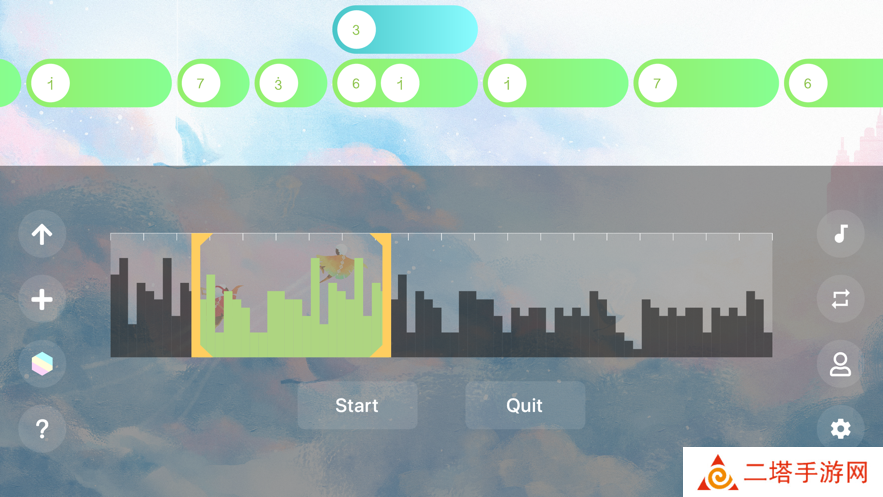This screenshot has width=883, height=497.
Task: Open settings with the gear icon
Action: pyautogui.click(x=841, y=429)
